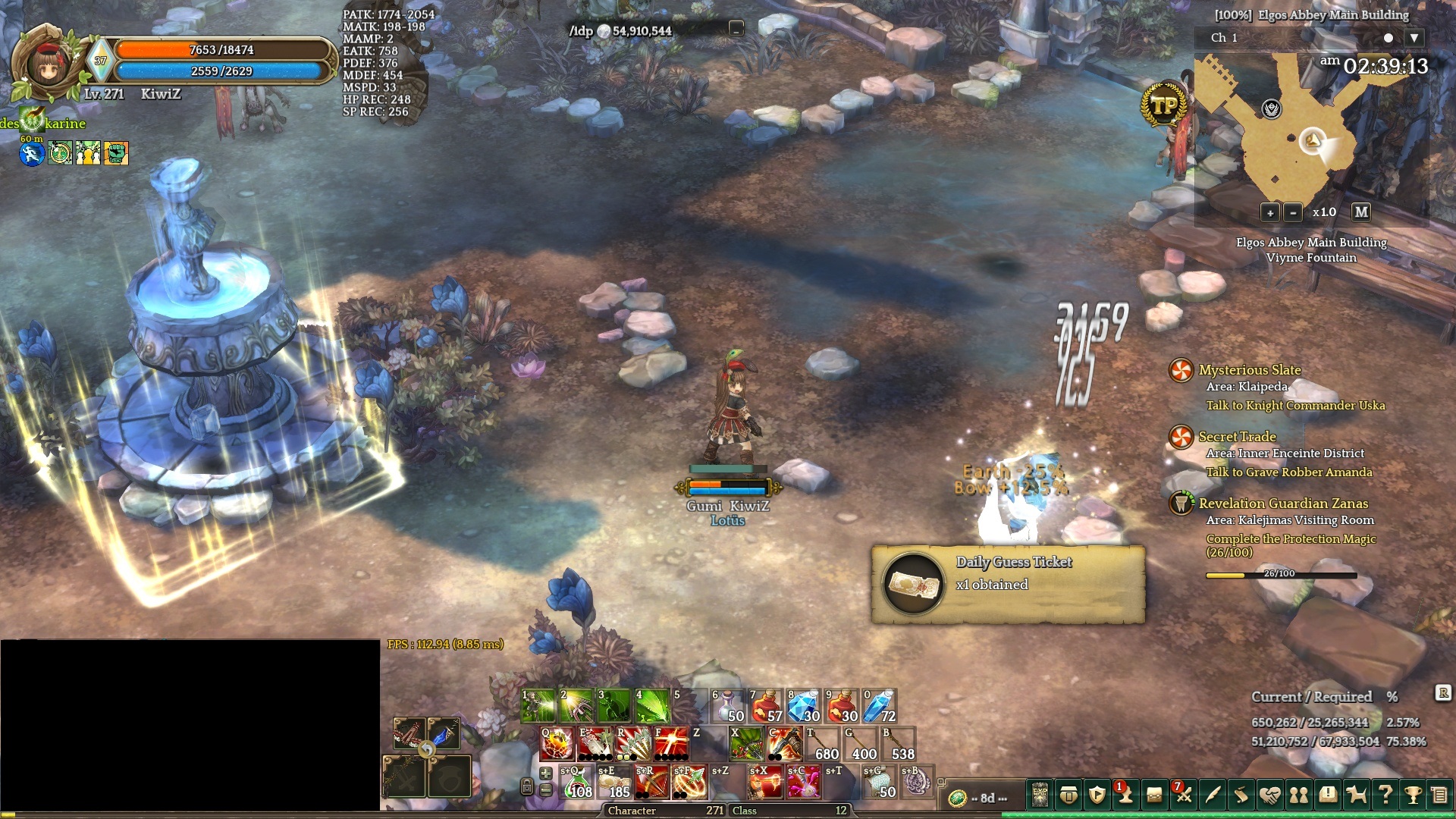Use the blue crystal item in slot 8
This screenshot has height=819, width=1456.
pyautogui.click(x=804, y=706)
